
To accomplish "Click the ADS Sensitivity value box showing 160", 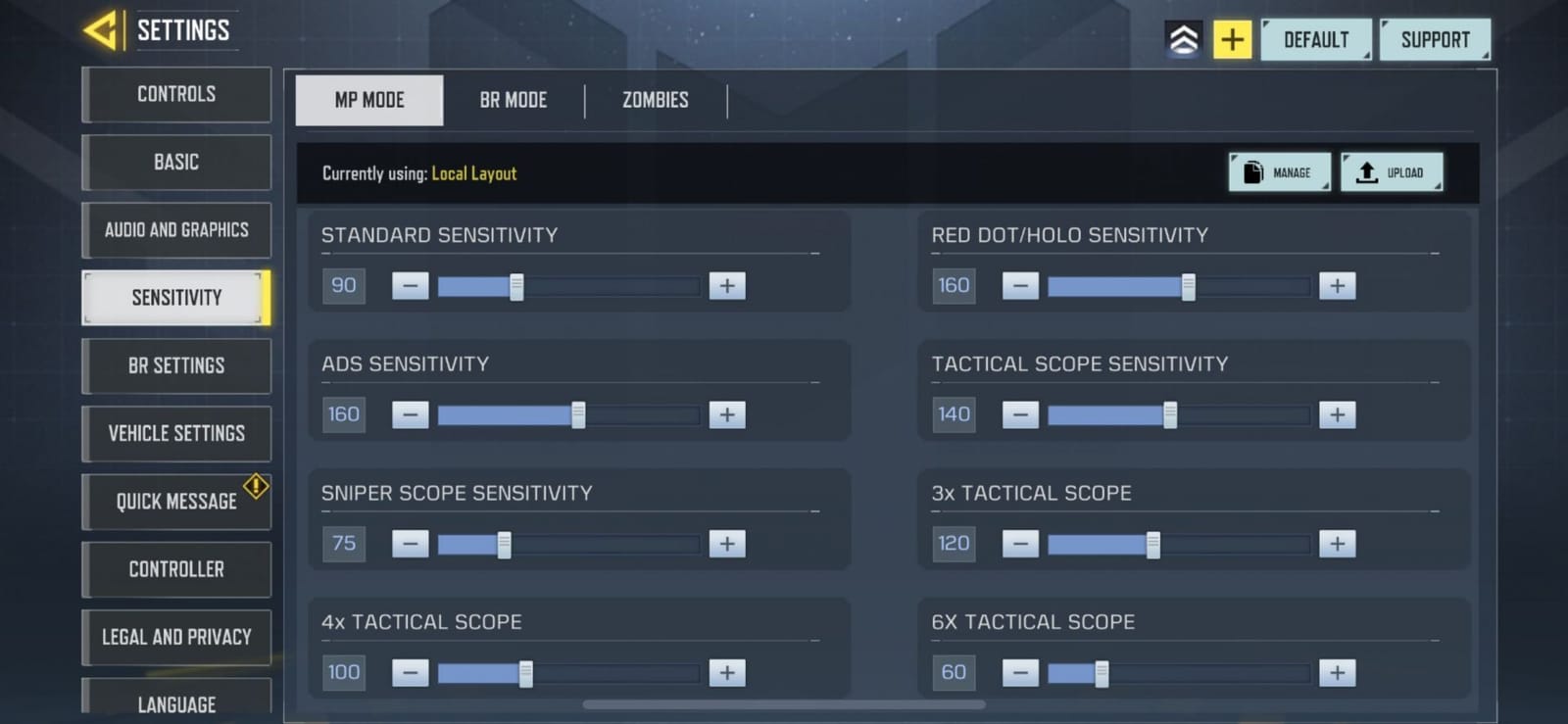I will coord(343,414).
